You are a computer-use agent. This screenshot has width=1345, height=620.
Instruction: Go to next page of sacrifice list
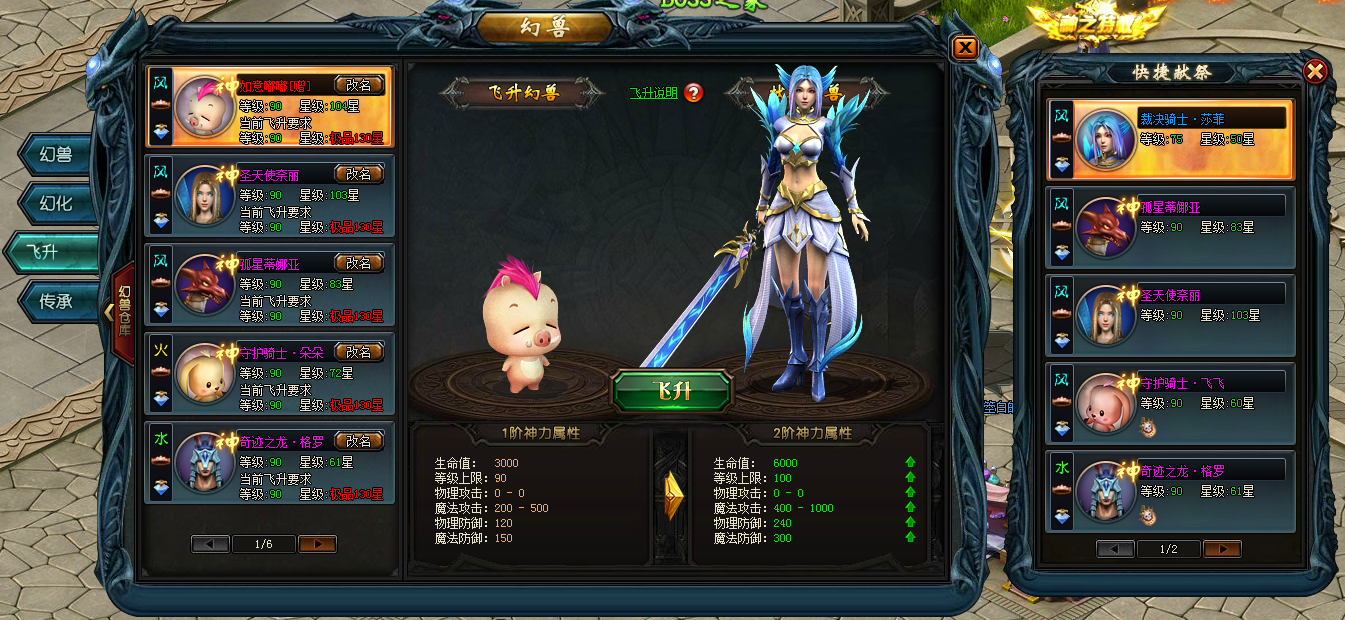point(1222,549)
